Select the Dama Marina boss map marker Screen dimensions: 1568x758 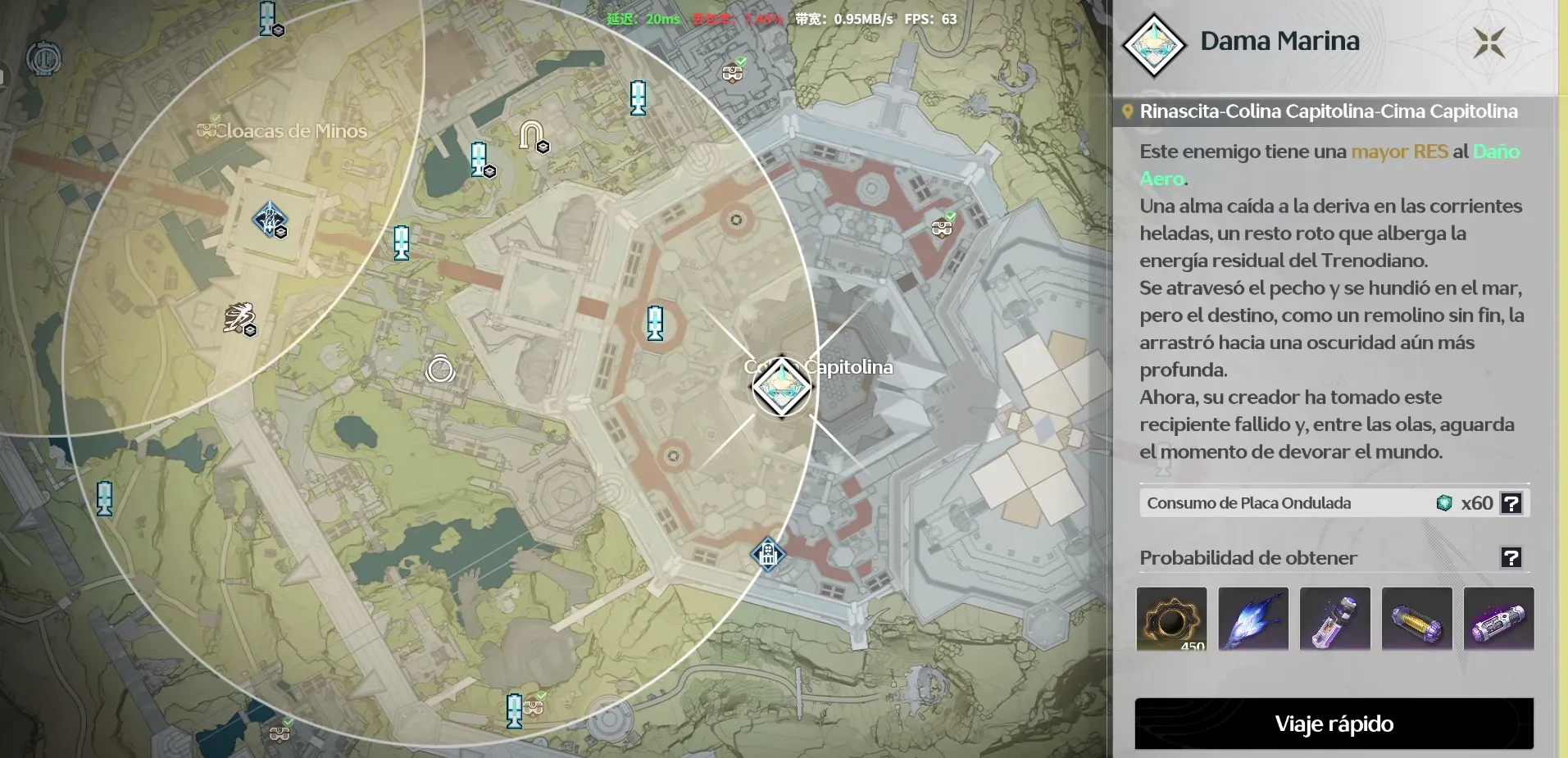click(x=782, y=387)
